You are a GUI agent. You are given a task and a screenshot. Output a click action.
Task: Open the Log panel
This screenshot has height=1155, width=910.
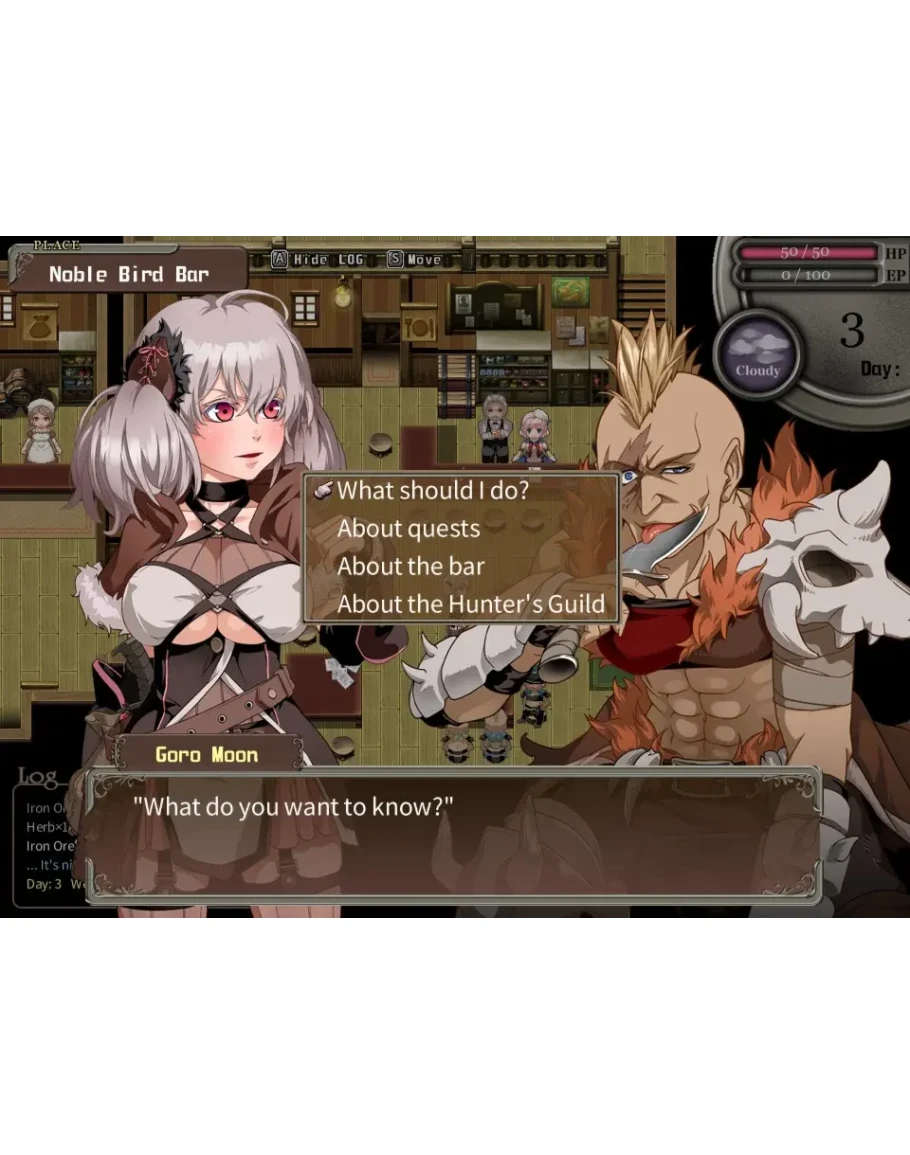(40, 778)
